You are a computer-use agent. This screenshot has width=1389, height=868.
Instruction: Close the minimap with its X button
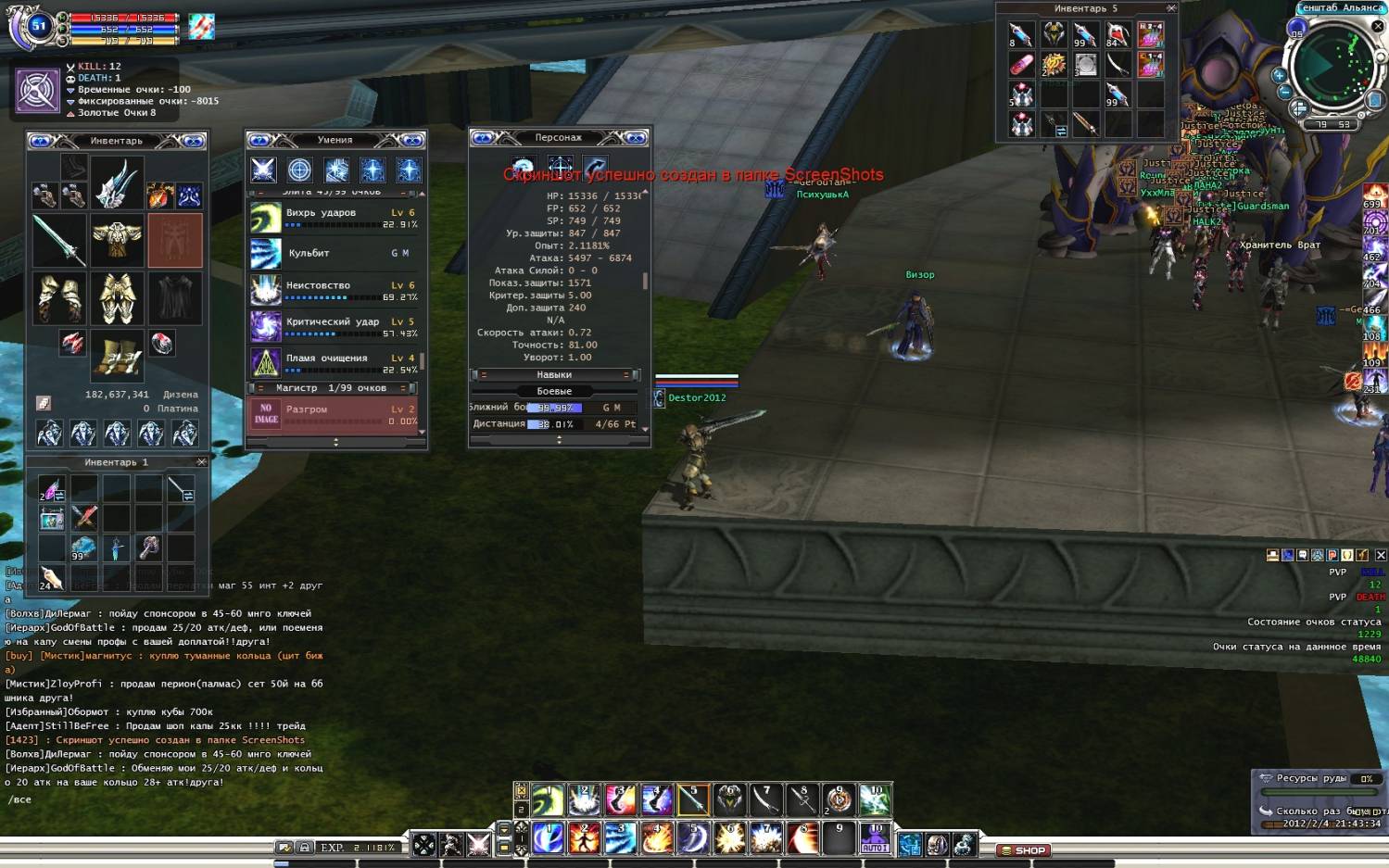pos(1378,26)
